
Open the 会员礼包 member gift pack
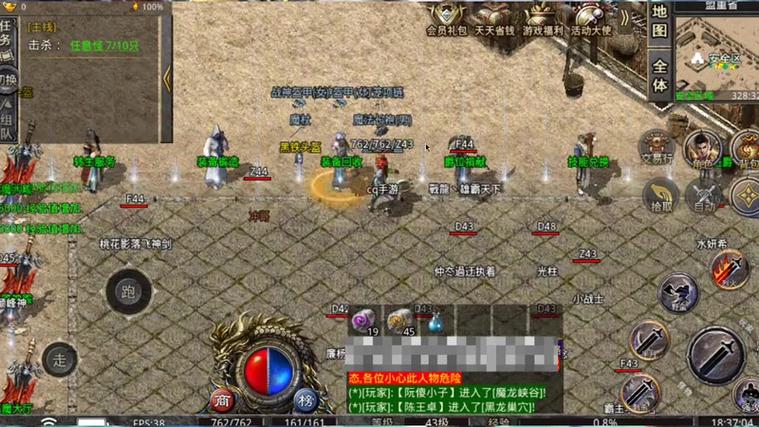click(447, 18)
